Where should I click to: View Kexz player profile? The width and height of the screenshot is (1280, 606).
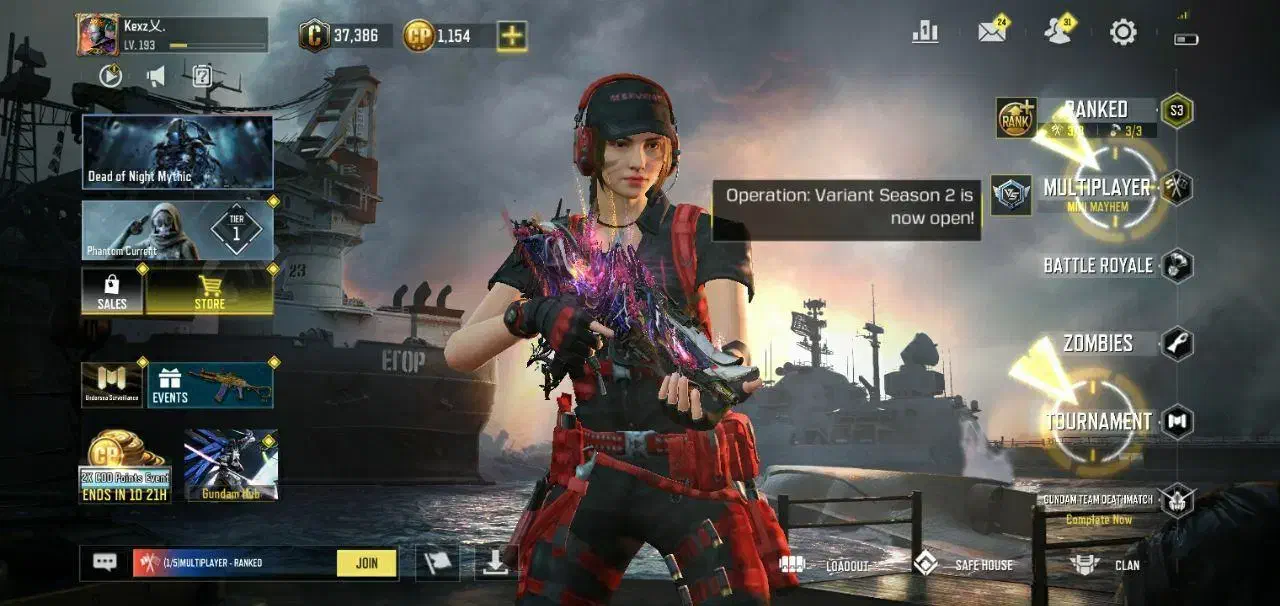click(x=98, y=35)
